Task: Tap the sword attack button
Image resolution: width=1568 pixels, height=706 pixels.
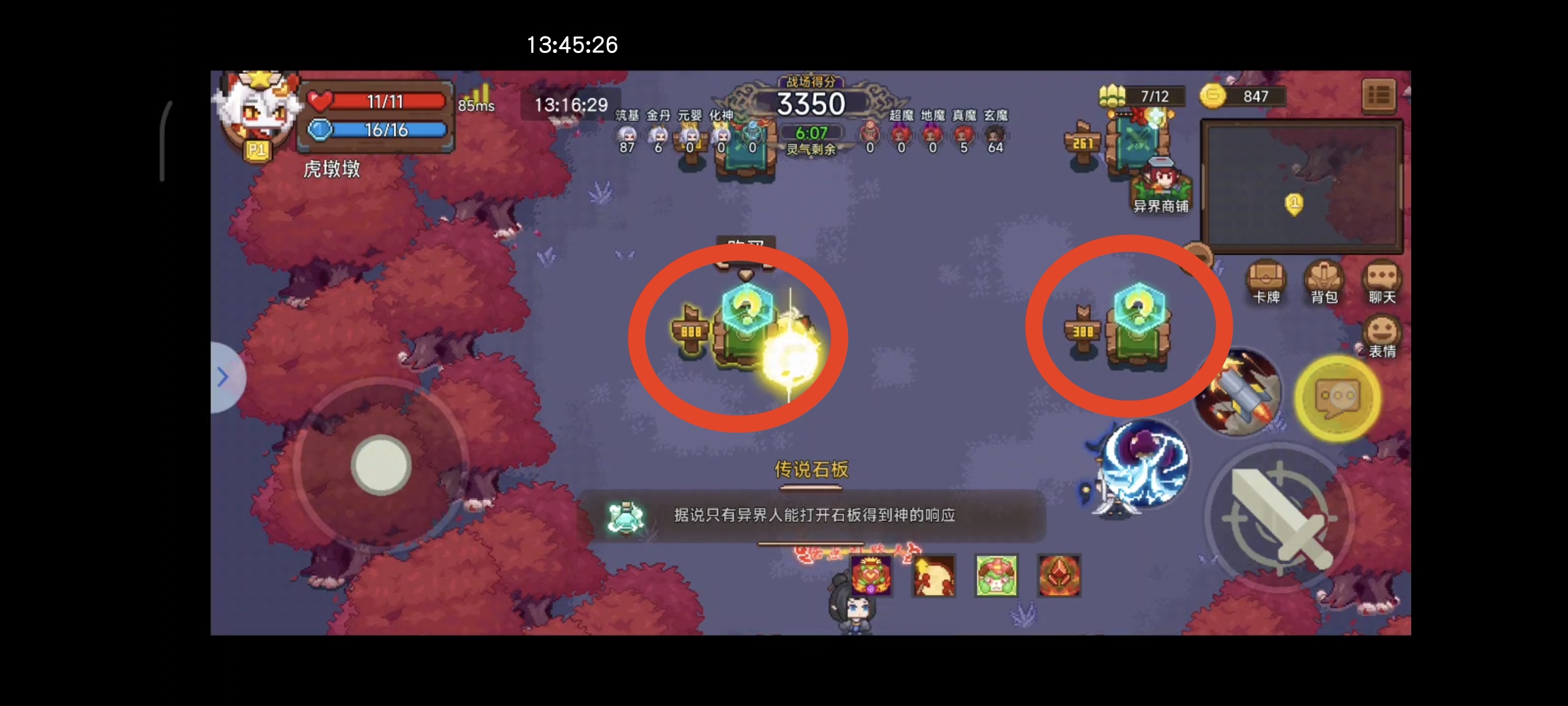Action: [1279, 518]
